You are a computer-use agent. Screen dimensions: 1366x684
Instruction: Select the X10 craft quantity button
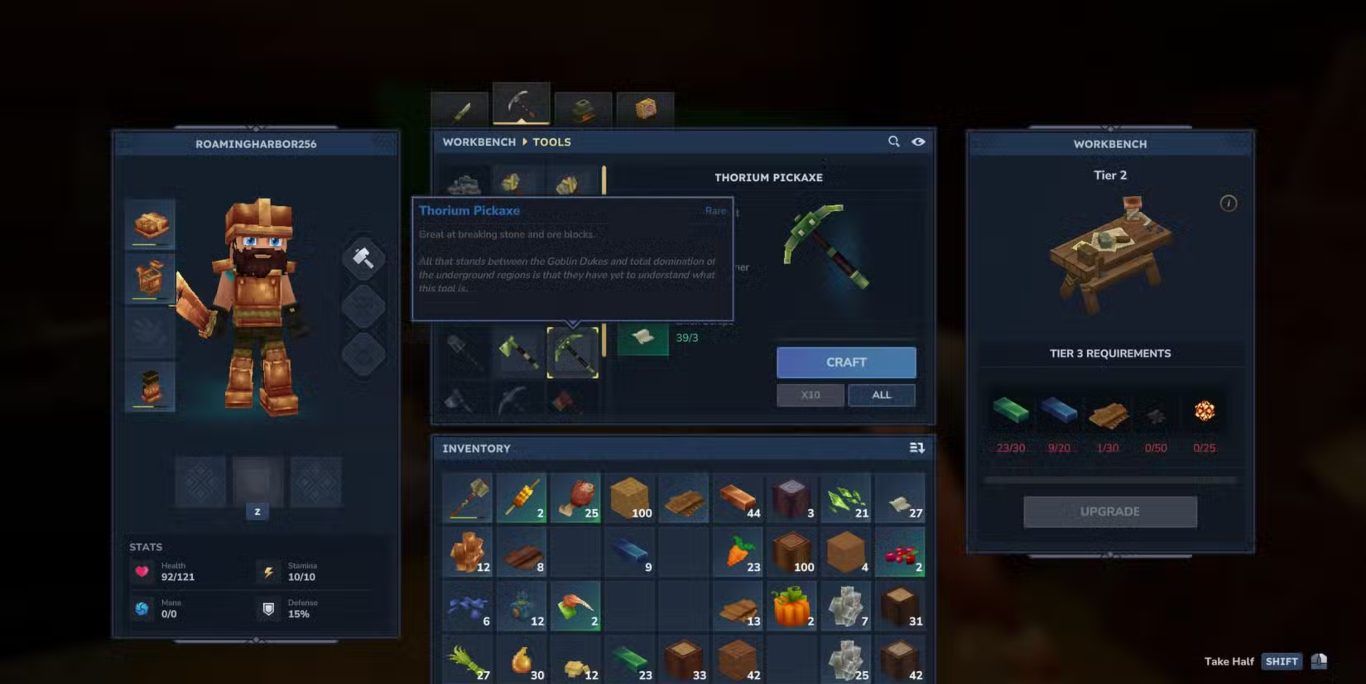(x=810, y=395)
